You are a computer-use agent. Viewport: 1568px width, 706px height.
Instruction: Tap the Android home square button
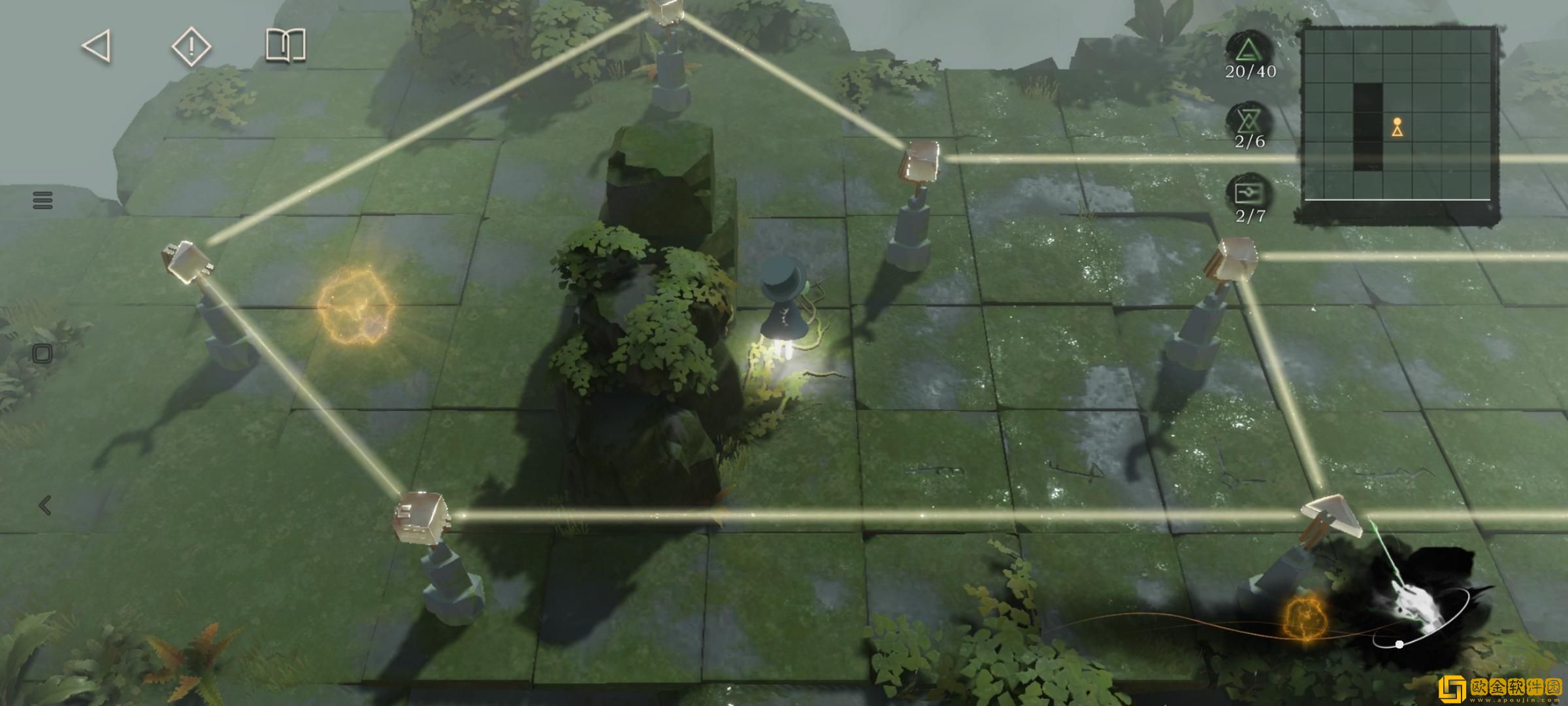[x=42, y=354]
